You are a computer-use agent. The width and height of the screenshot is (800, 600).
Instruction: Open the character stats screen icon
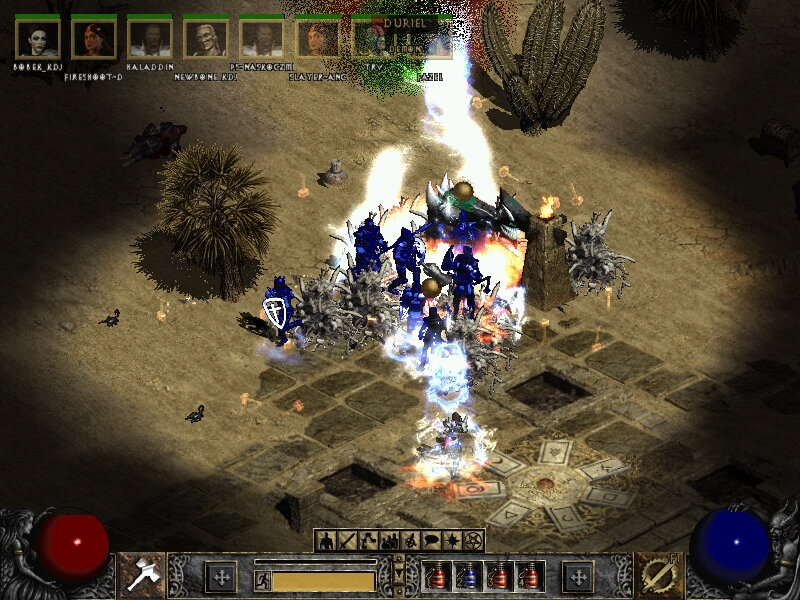327,541
